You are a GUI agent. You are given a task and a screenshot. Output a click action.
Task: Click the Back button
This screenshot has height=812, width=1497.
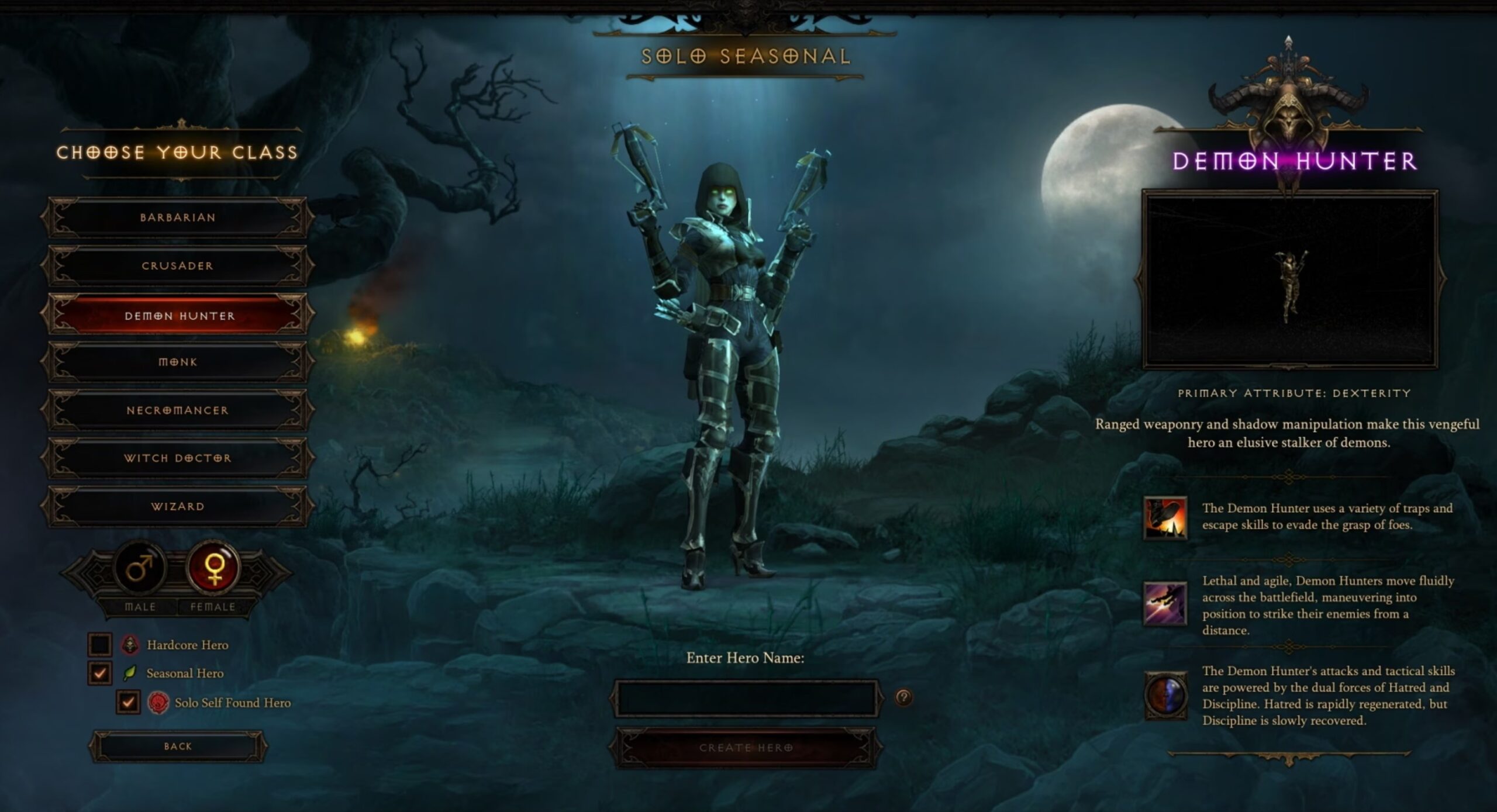(x=178, y=746)
